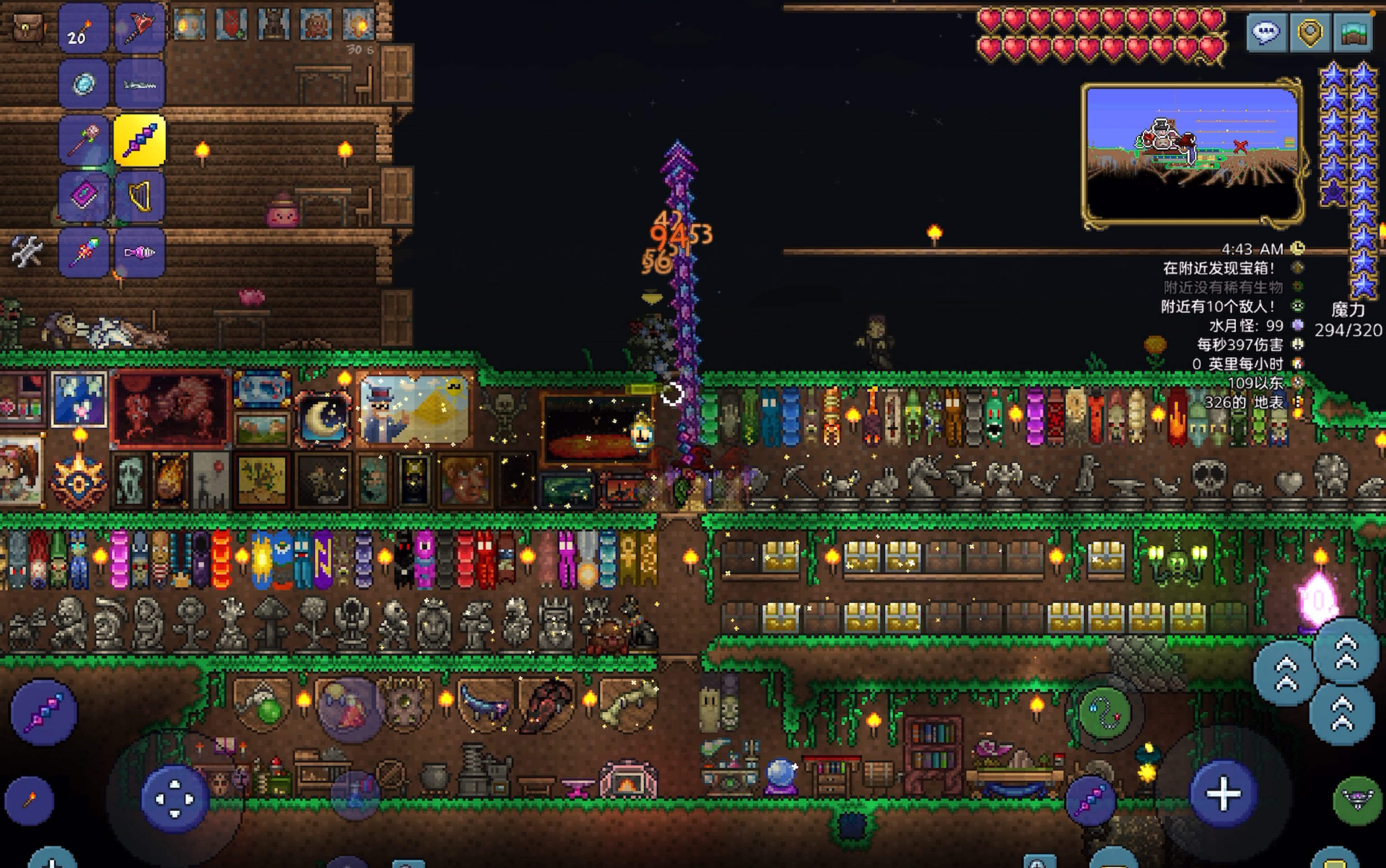Open the wrench and hammer settings
The width and height of the screenshot is (1386, 868).
27,251
